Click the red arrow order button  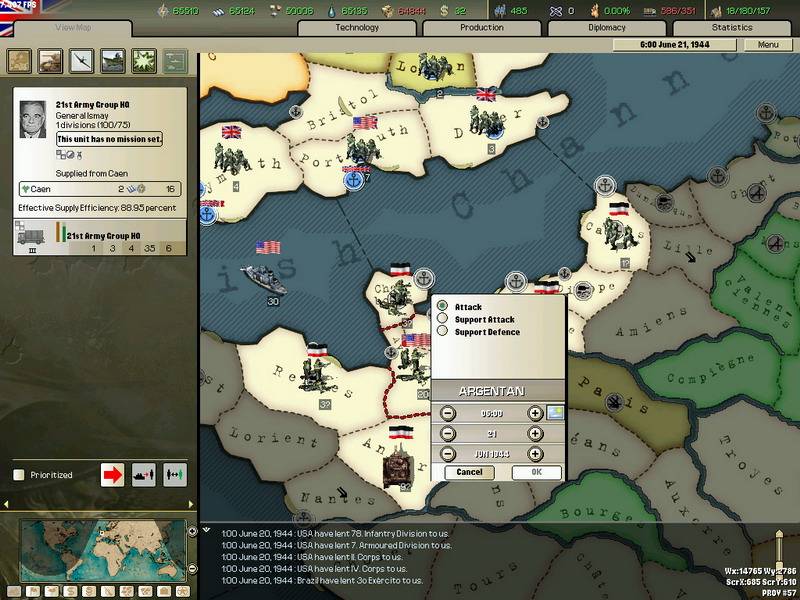point(113,474)
